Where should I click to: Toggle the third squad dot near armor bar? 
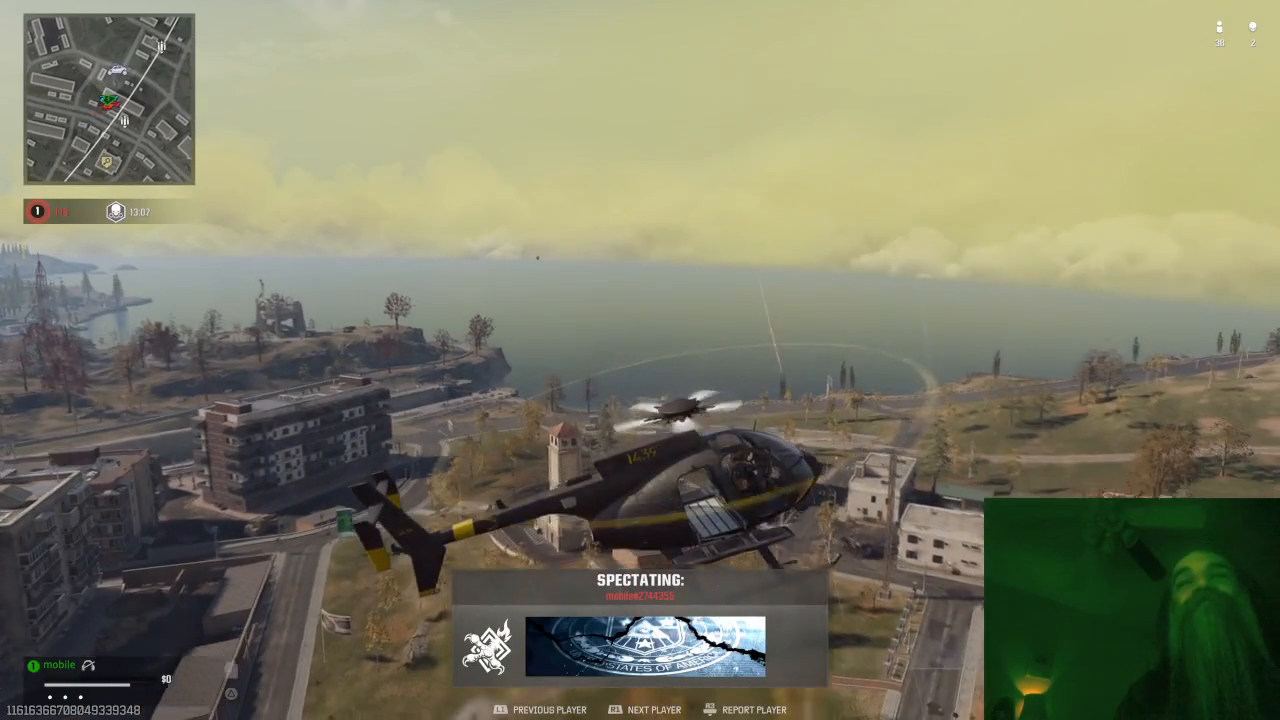tap(80, 697)
